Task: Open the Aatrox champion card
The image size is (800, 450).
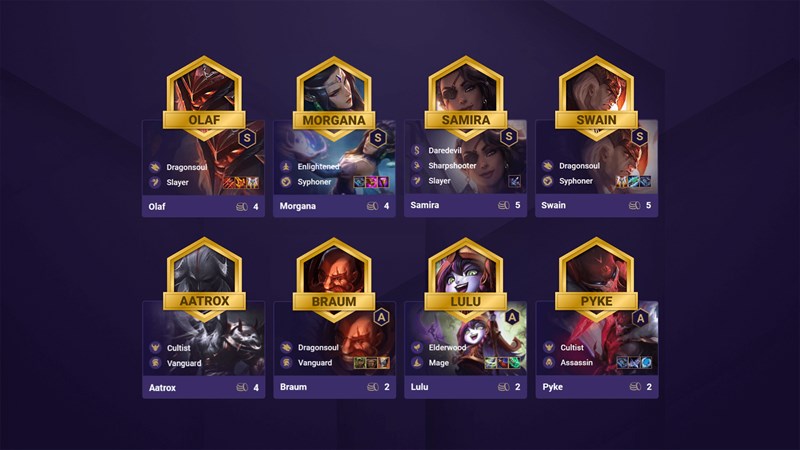Action: click(x=203, y=350)
